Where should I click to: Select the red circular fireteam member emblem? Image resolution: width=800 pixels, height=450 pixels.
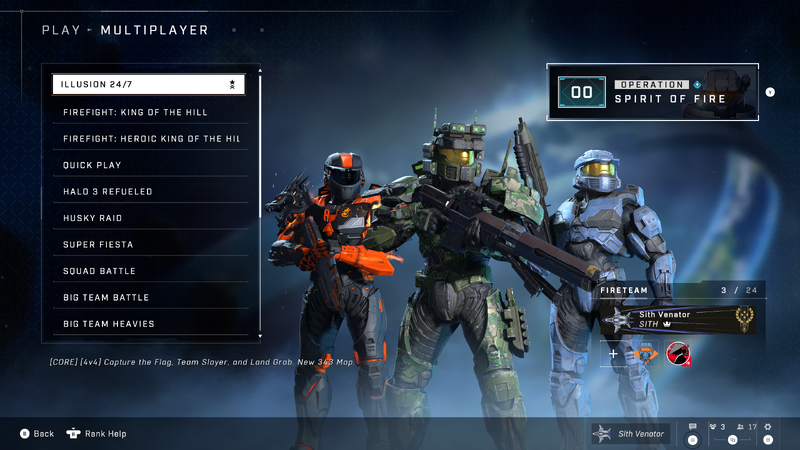[678, 354]
